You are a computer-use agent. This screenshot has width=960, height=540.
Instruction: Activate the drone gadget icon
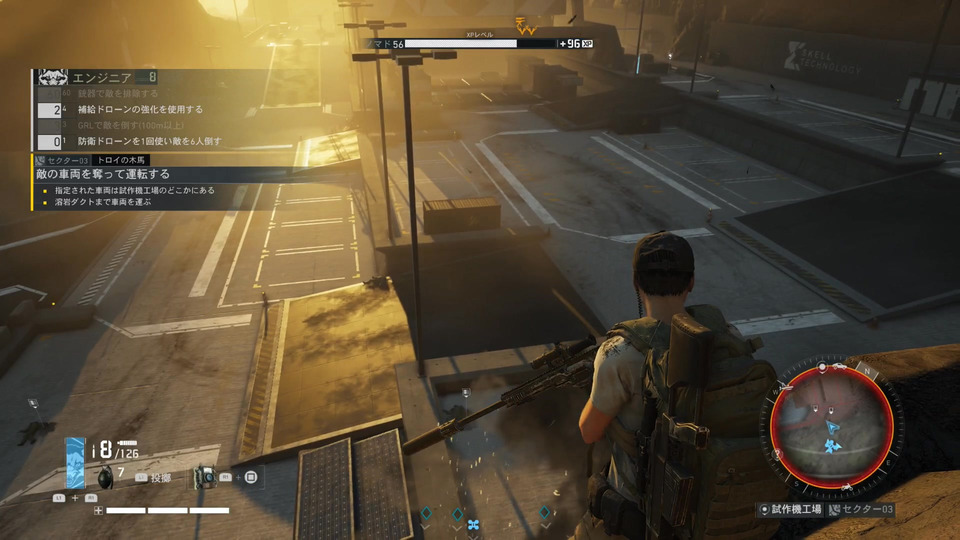(x=204, y=477)
